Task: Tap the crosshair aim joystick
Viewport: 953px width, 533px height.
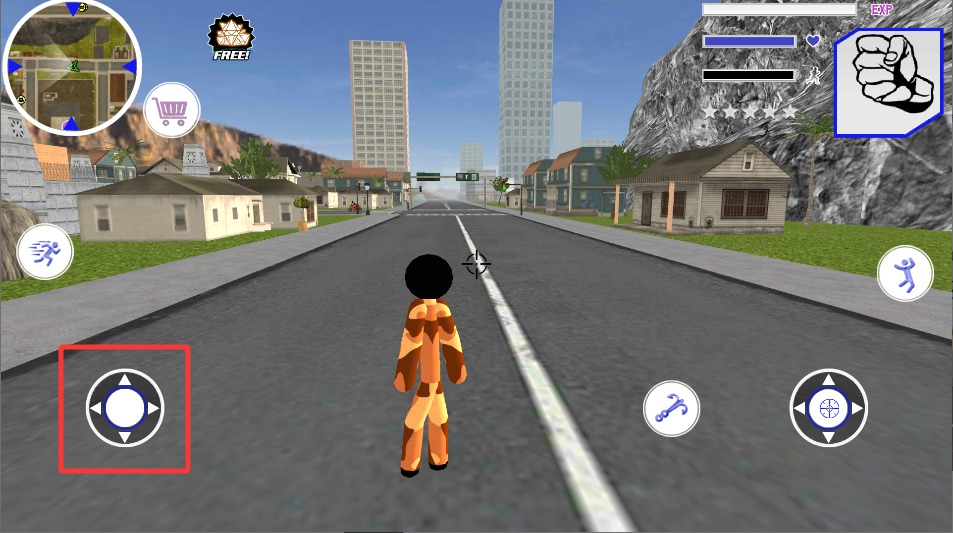Action: tap(828, 408)
